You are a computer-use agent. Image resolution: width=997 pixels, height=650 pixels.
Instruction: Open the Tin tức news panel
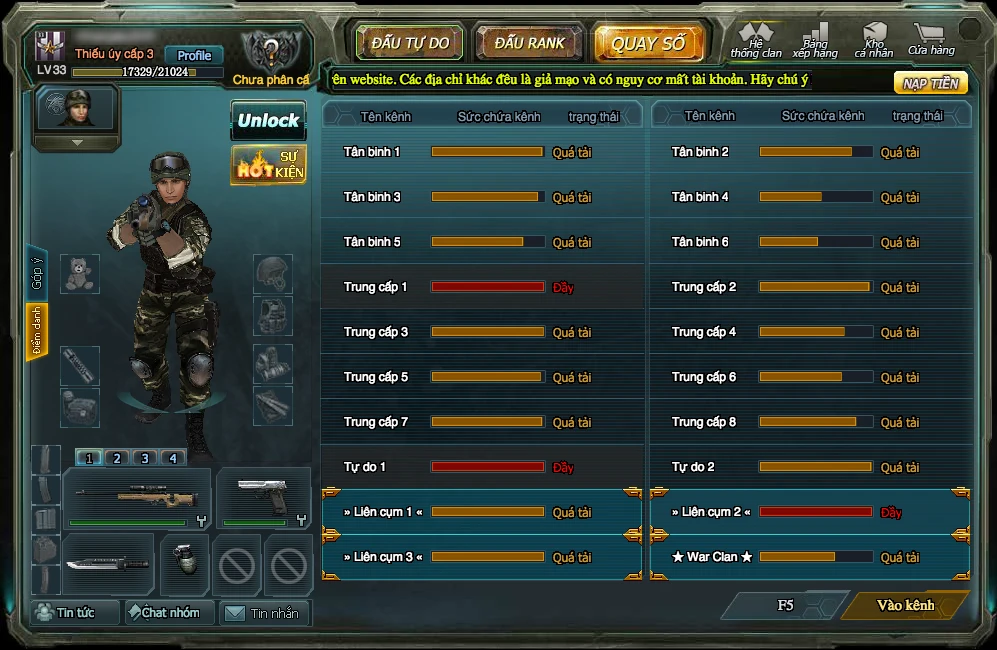pos(75,612)
